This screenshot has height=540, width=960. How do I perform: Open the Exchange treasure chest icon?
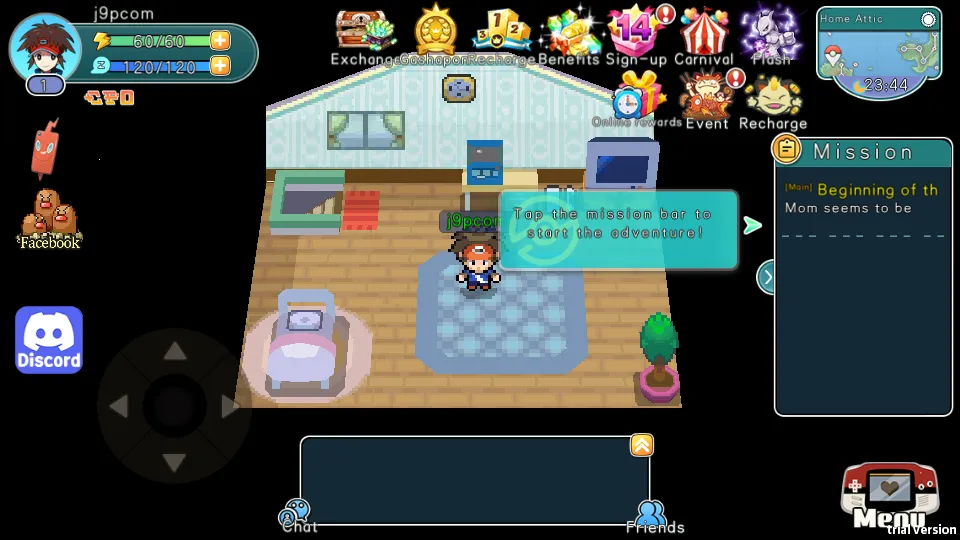(365, 33)
